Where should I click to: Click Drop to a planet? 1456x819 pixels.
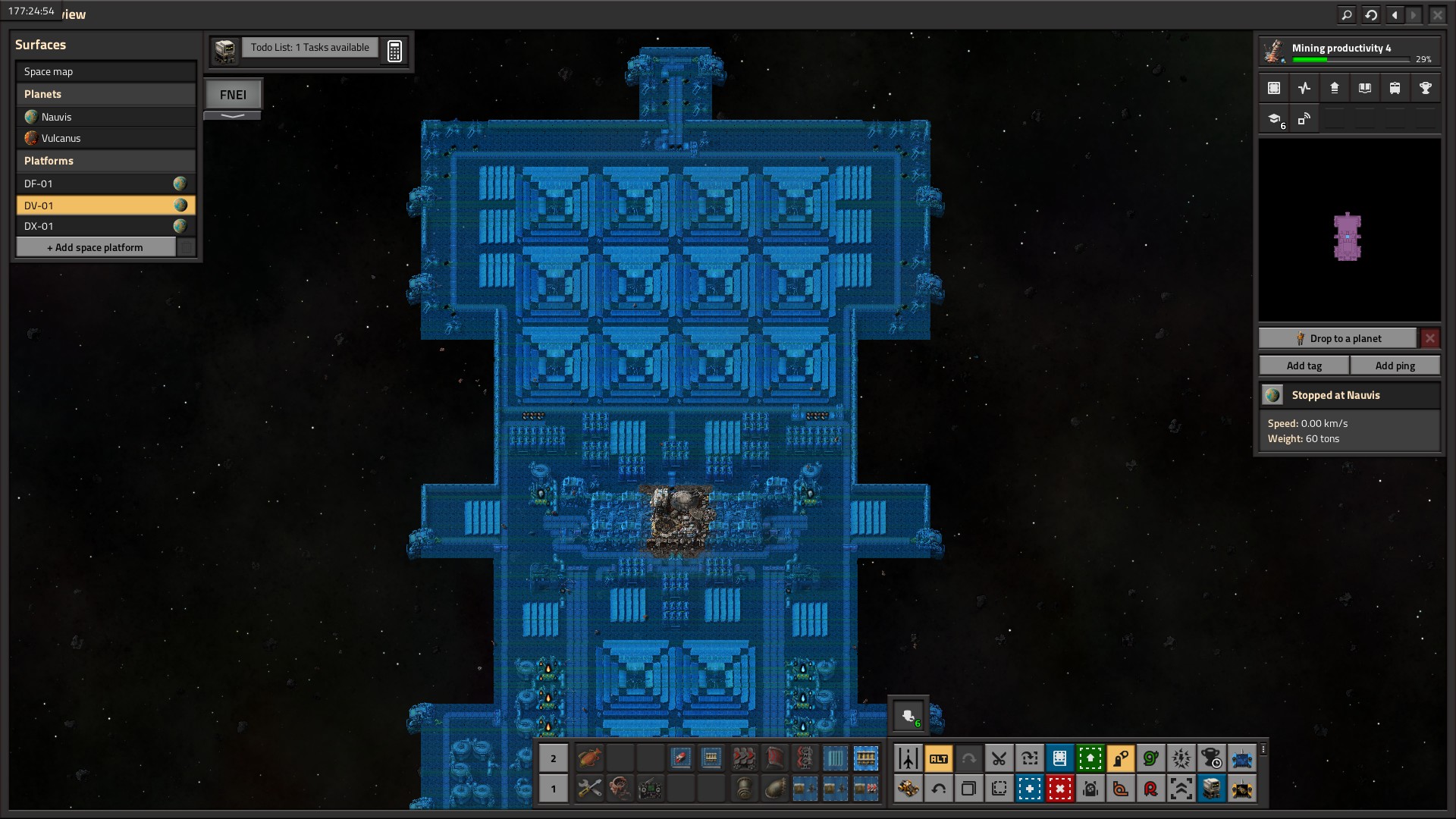coord(1338,338)
